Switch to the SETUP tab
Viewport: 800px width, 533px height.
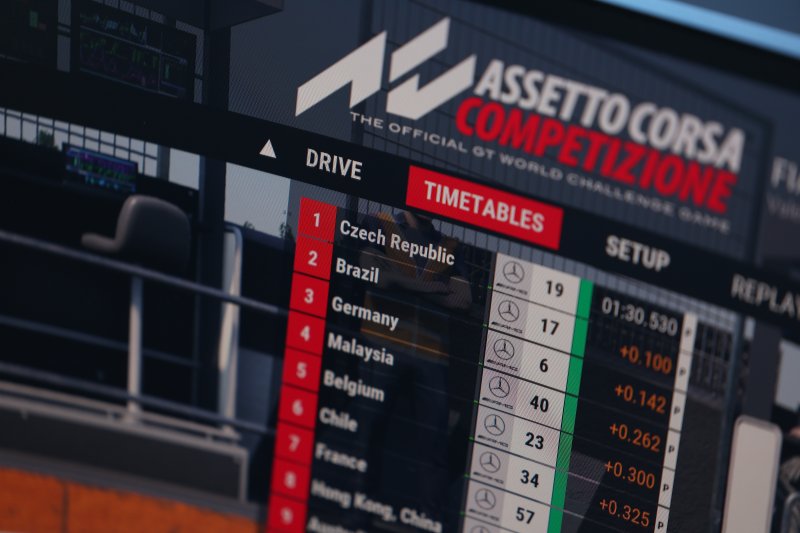click(637, 252)
